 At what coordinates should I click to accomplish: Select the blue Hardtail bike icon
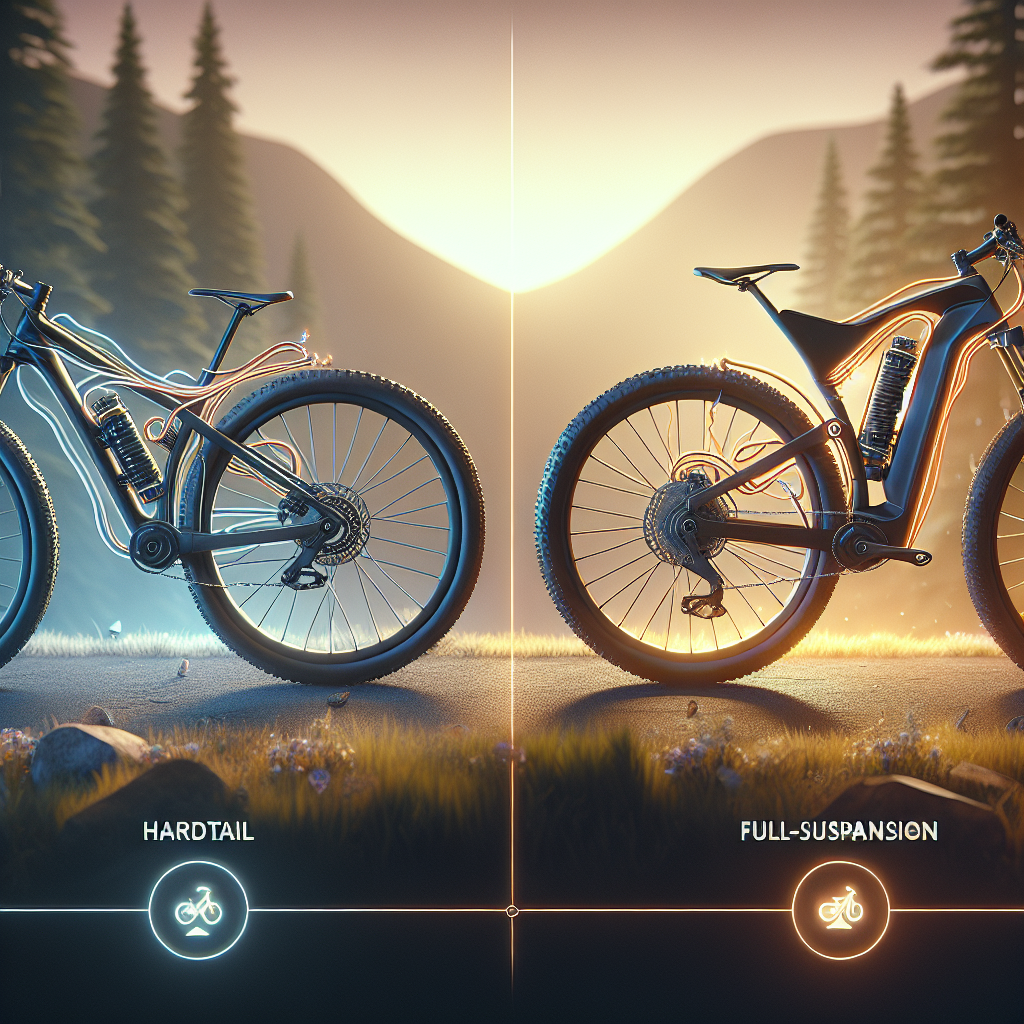pos(197,911)
